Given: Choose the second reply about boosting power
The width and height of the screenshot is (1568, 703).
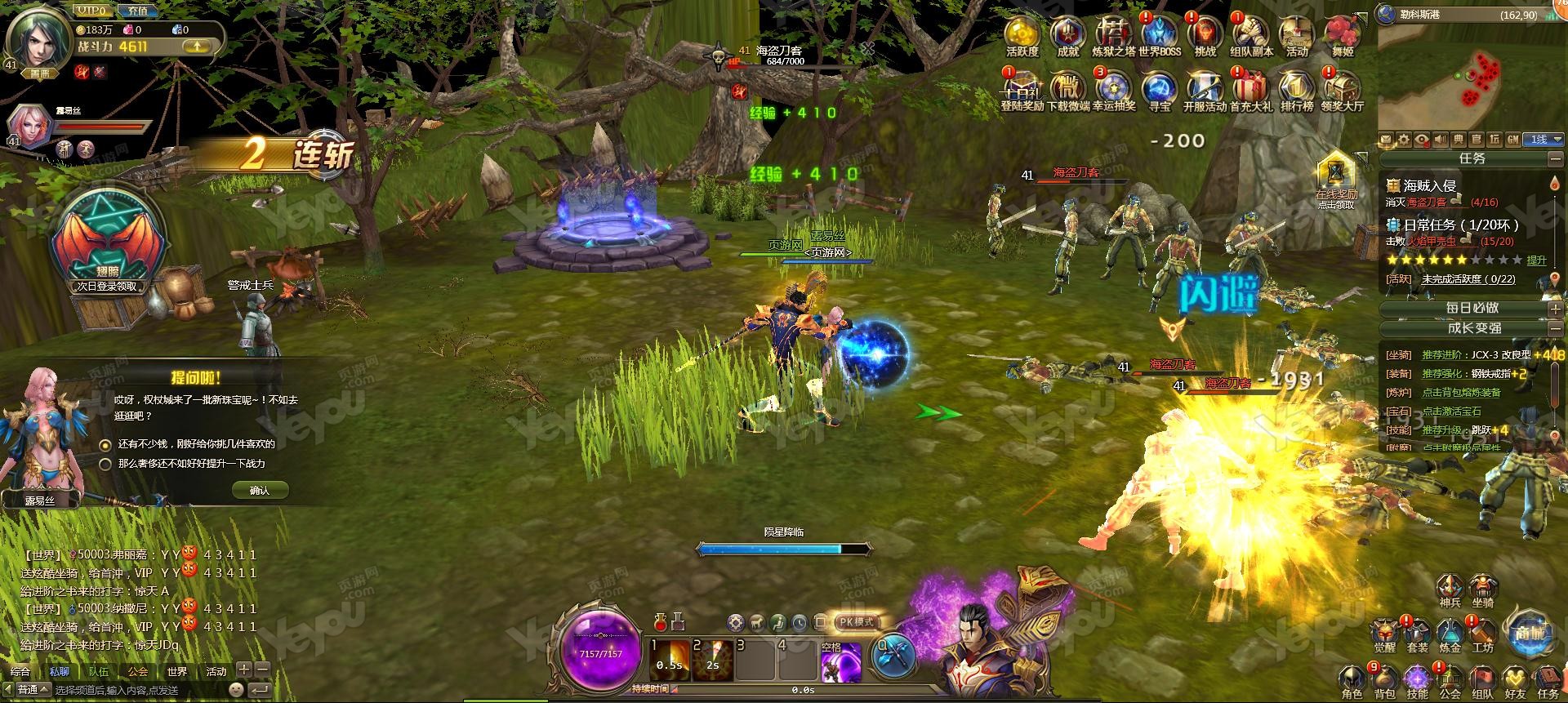Looking at the screenshot, I should 105,464.
